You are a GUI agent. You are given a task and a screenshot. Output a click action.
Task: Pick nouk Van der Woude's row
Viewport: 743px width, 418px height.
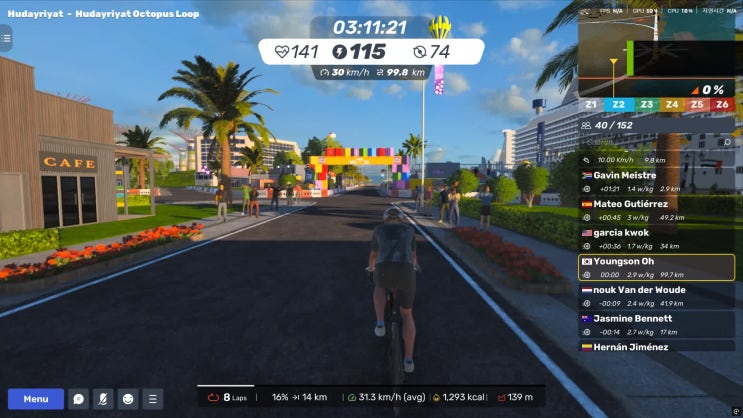click(658, 295)
